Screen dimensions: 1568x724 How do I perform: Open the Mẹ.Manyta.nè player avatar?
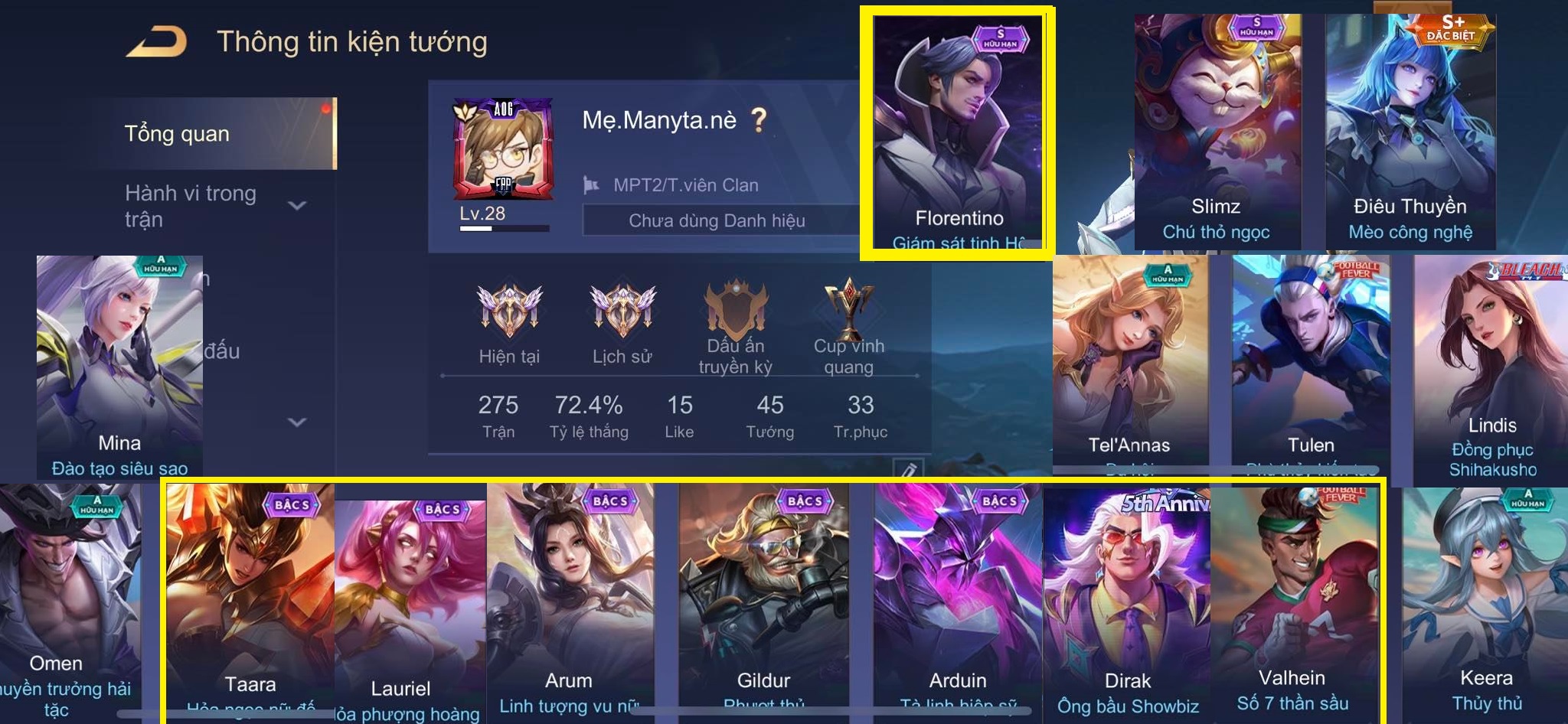tap(503, 150)
